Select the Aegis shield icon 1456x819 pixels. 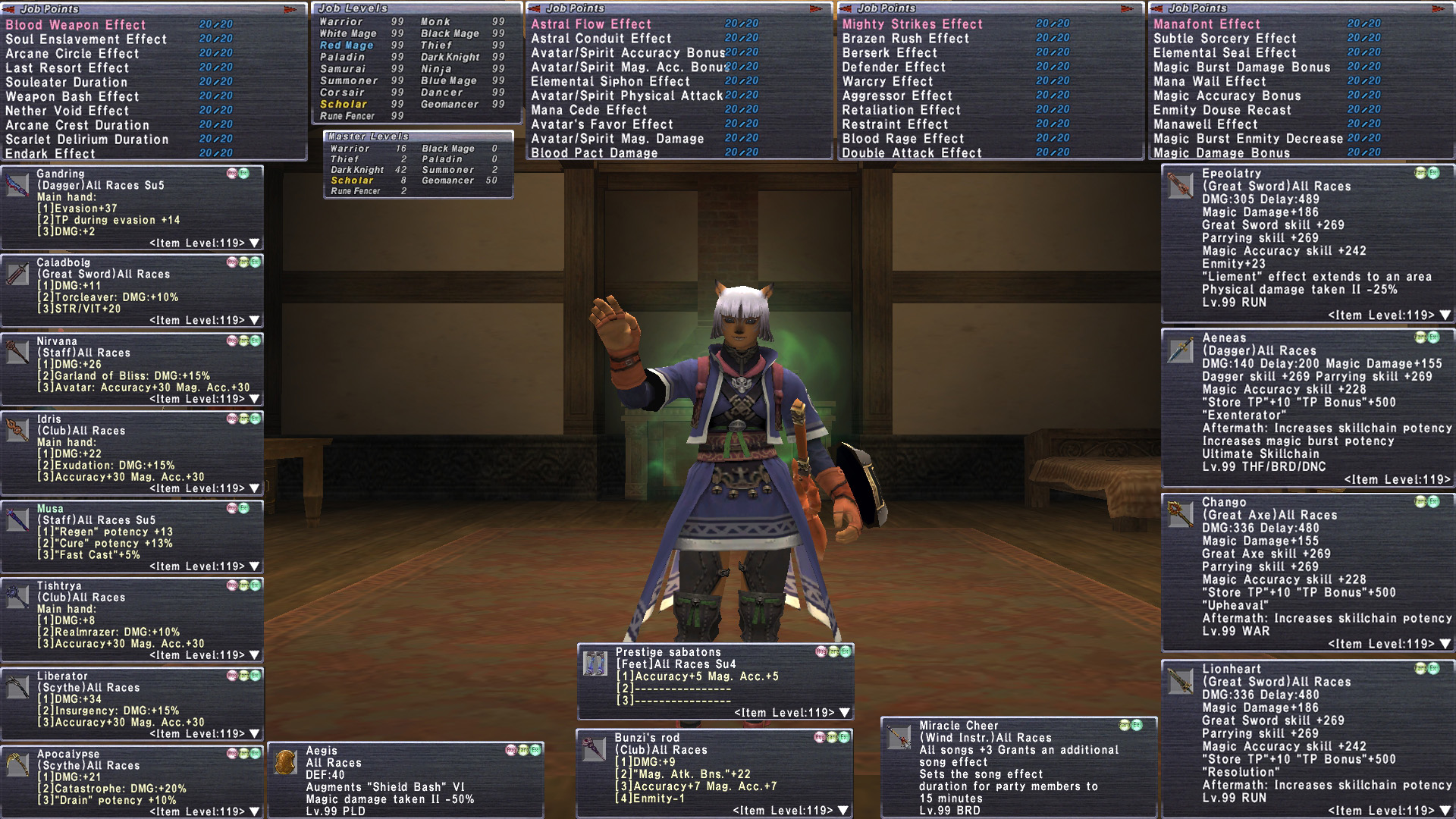pos(286,763)
